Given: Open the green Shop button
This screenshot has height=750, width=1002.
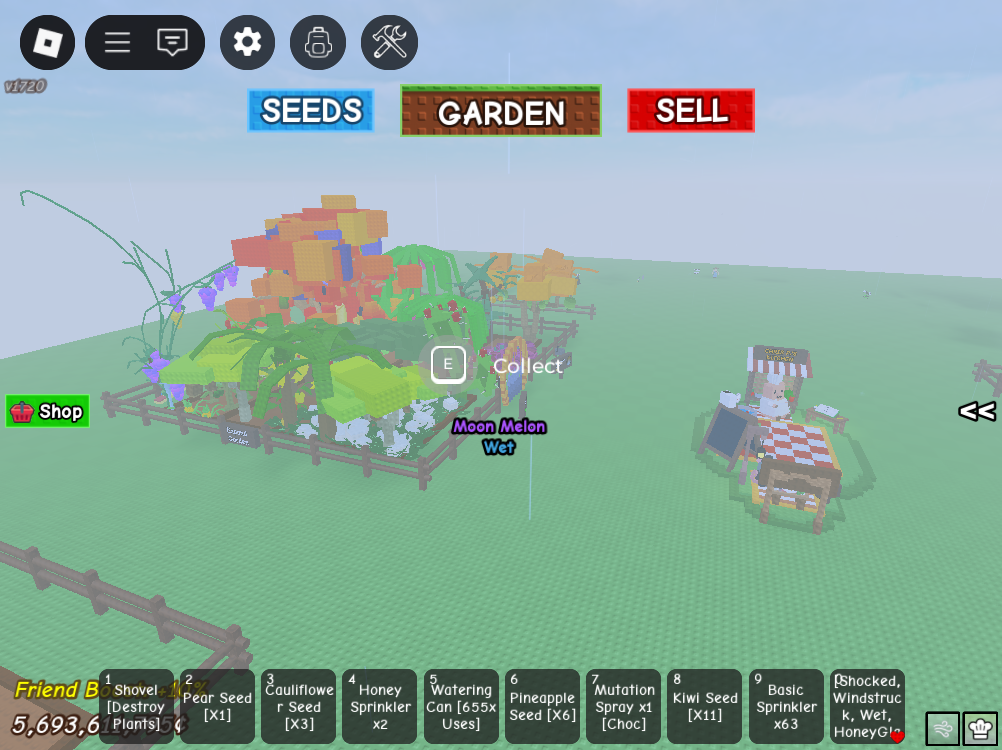Looking at the screenshot, I should point(48,411).
